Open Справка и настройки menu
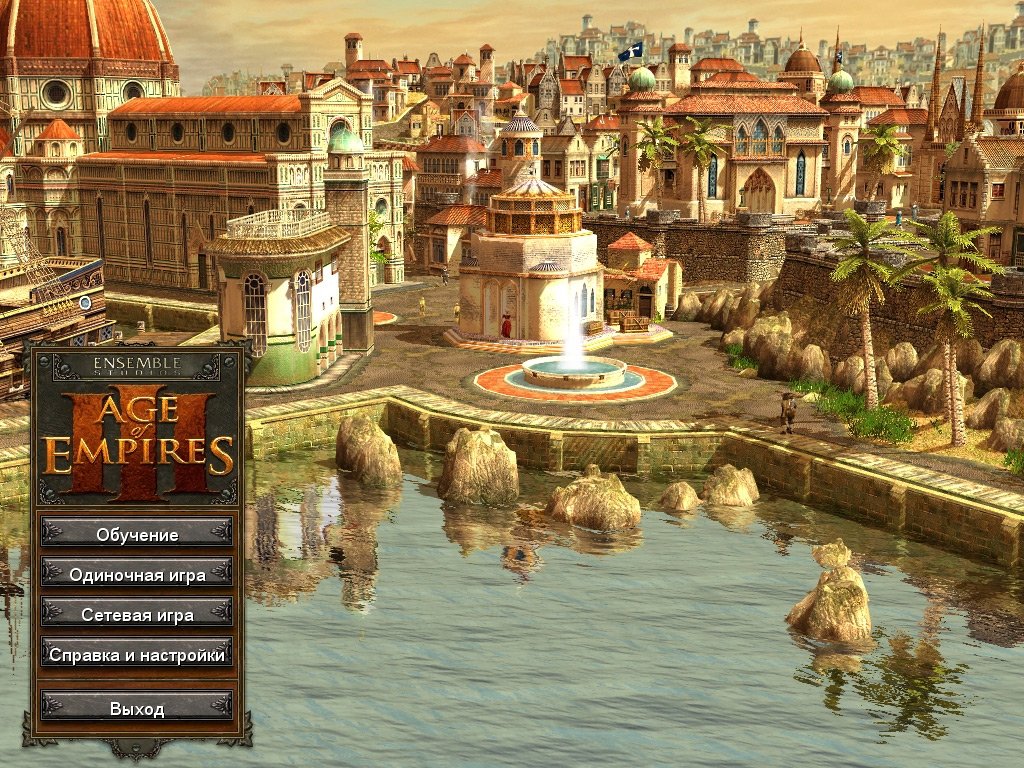1024x768 pixels. (x=137, y=656)
